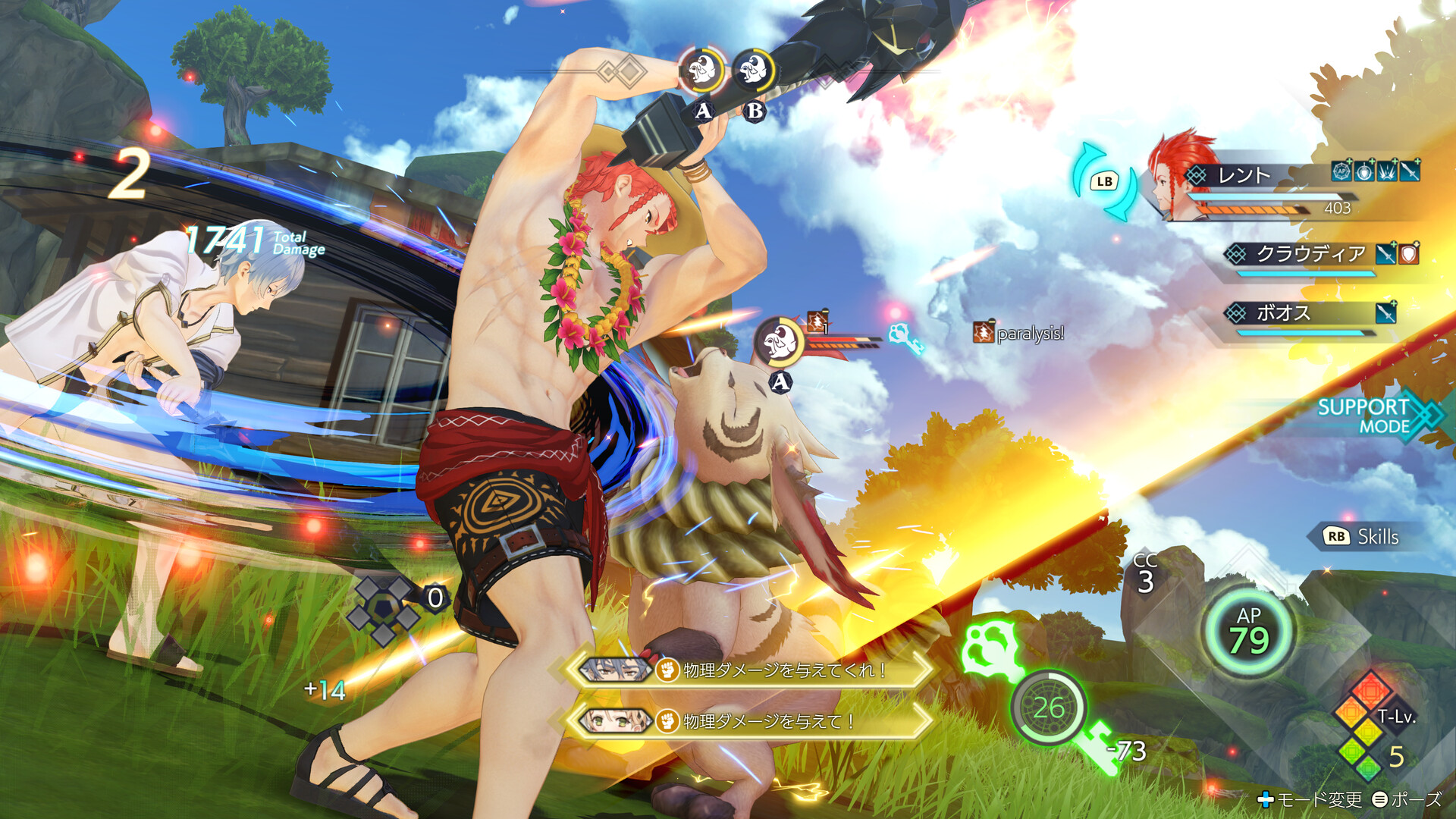The image size is (1456, 819).
Task: Toggle the SUPPORT MODE indicator
Action: tap(1373, 416)
